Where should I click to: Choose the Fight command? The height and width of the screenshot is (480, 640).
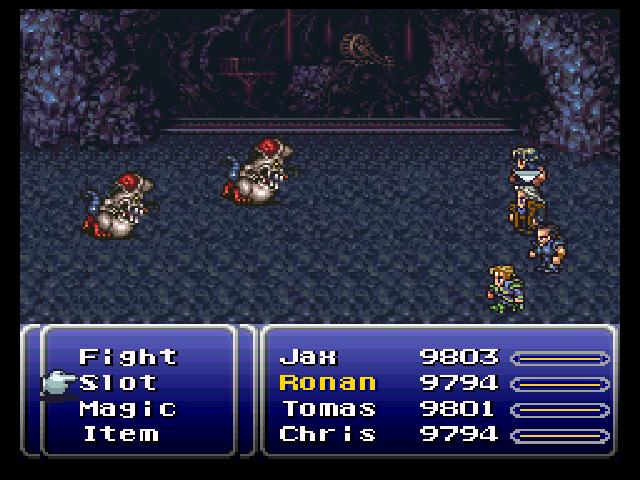pyautogui.click(x=127, y=357)
